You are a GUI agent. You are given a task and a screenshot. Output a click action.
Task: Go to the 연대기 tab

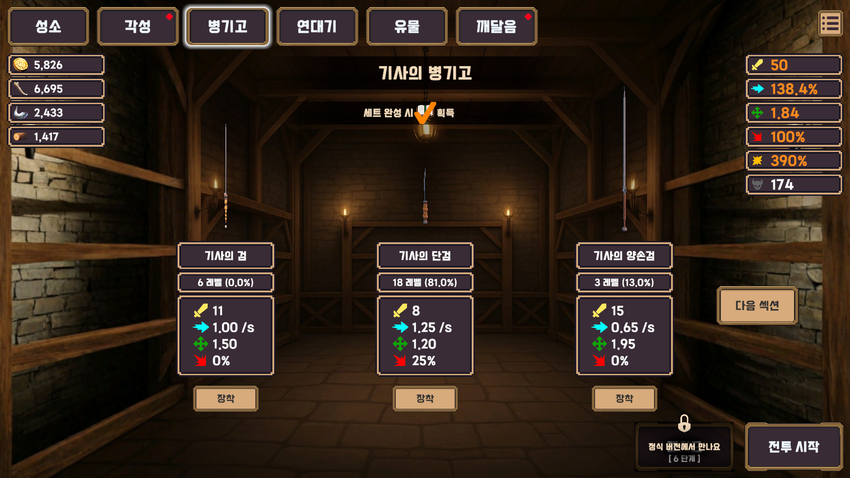click(317, 27)
